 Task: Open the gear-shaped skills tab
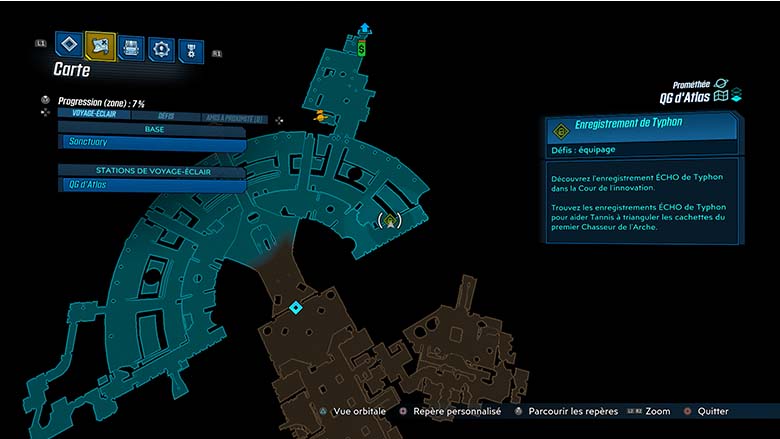161,48
